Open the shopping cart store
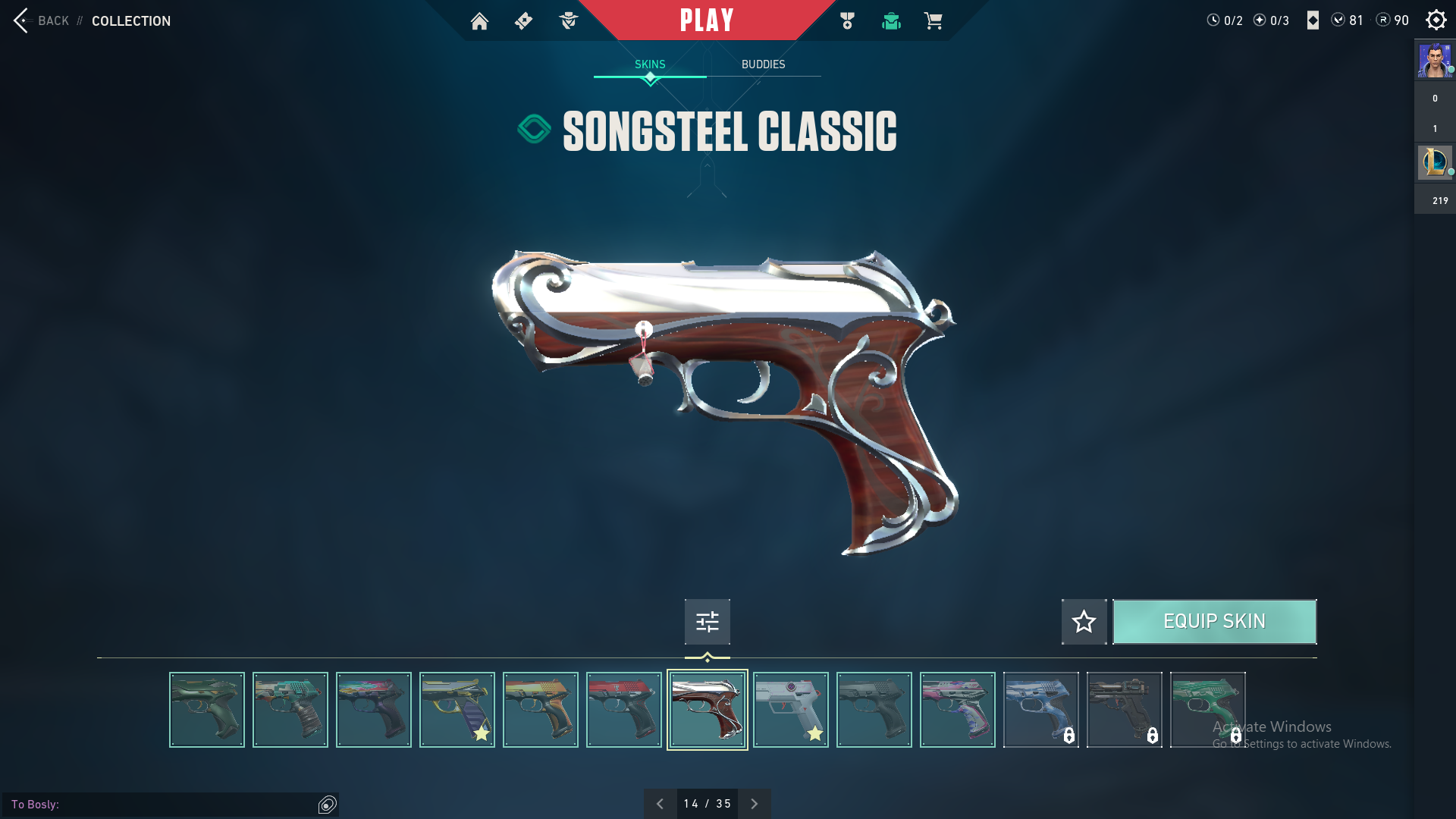Screen dimensions: 1456x819 pyautogui.click(x=934, y=21)
